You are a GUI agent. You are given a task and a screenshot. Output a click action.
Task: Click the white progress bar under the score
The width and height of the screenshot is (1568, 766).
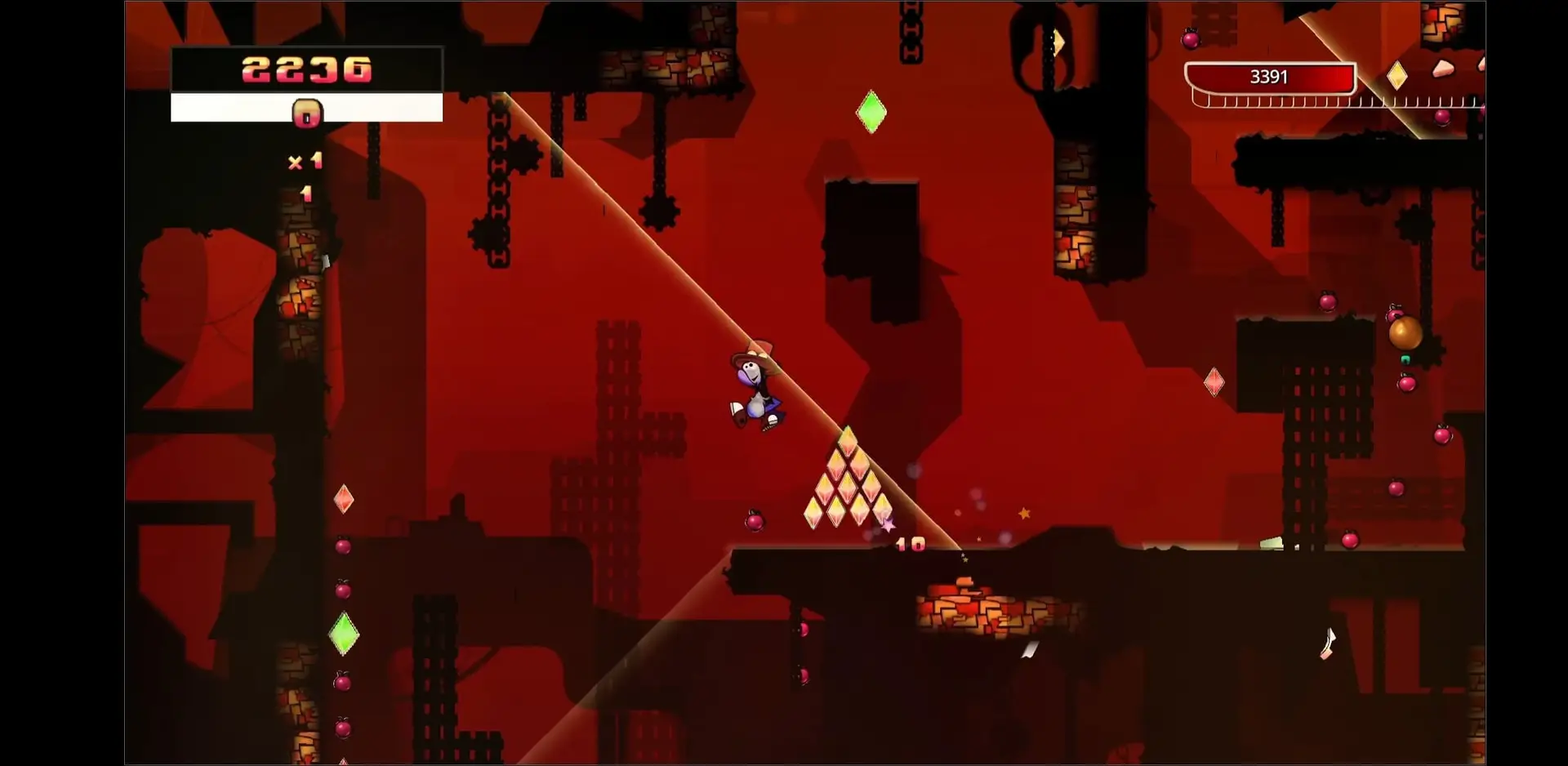click(x=229, y=107)
